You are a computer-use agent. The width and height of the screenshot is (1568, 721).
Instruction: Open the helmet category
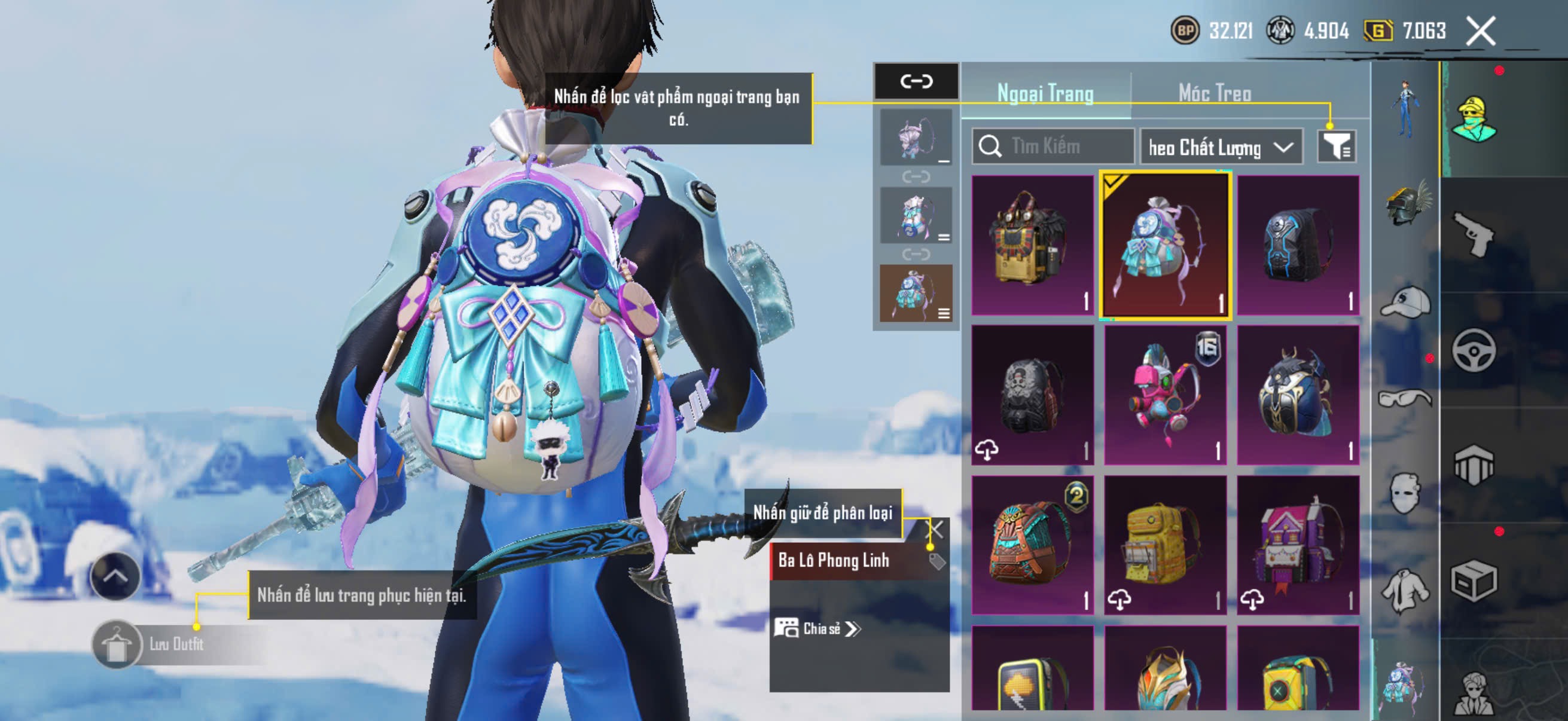click(1407, 204)
